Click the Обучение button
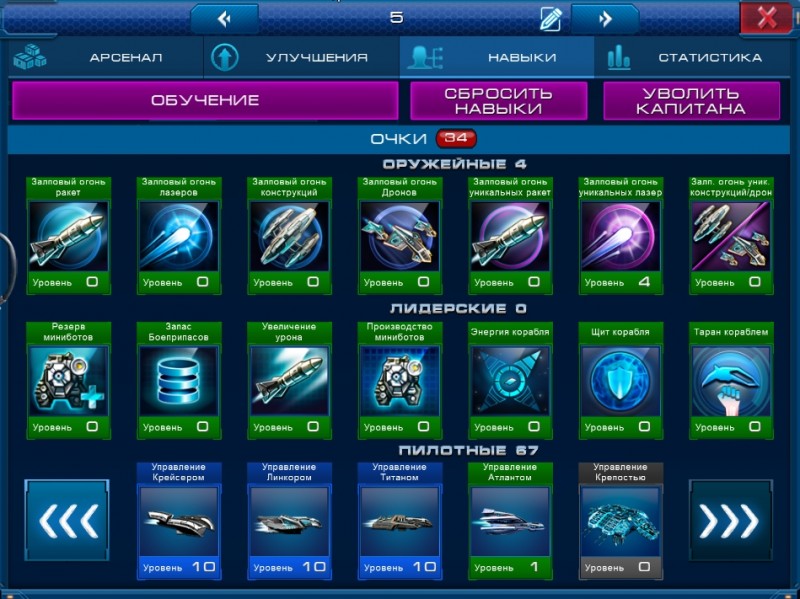 click(x=205, y=100)
